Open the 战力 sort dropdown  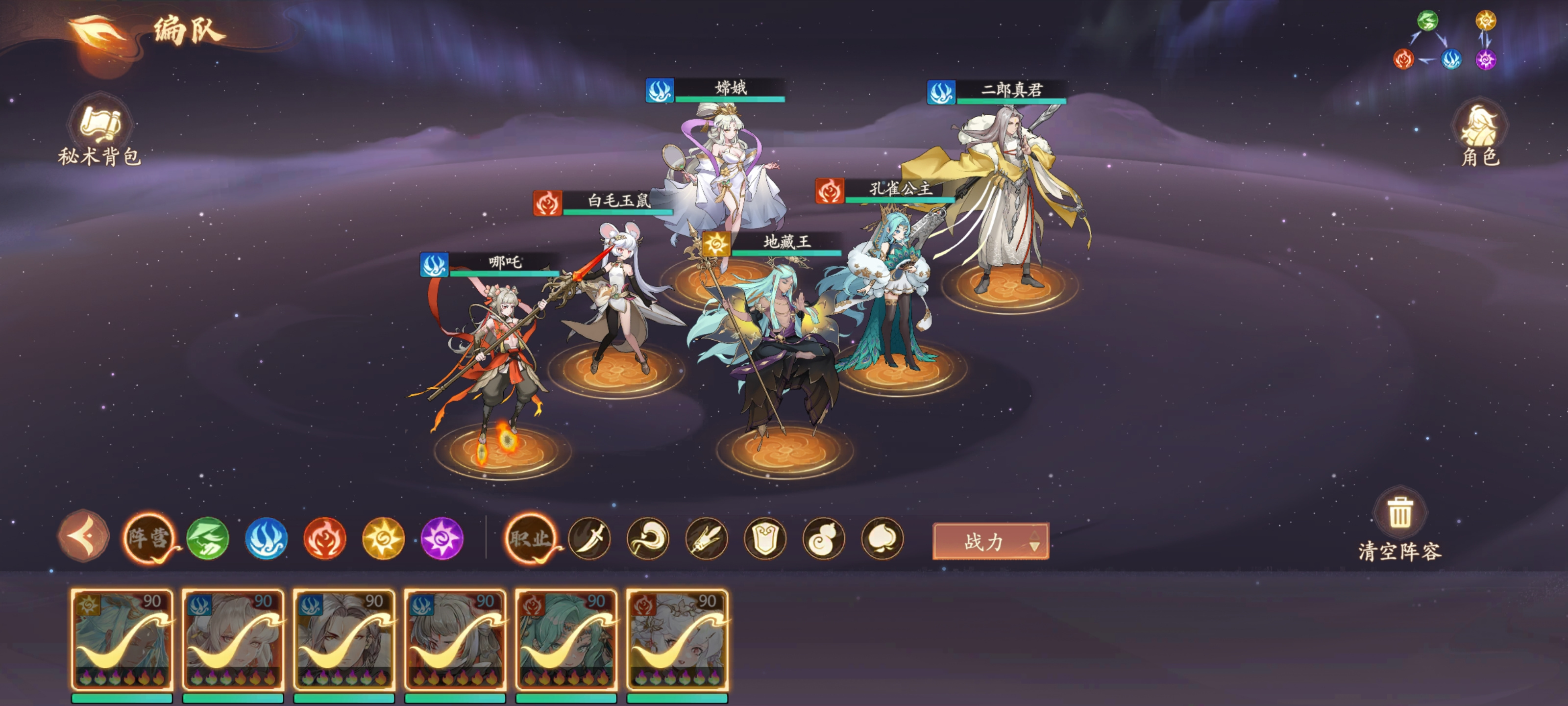[990, 541]
